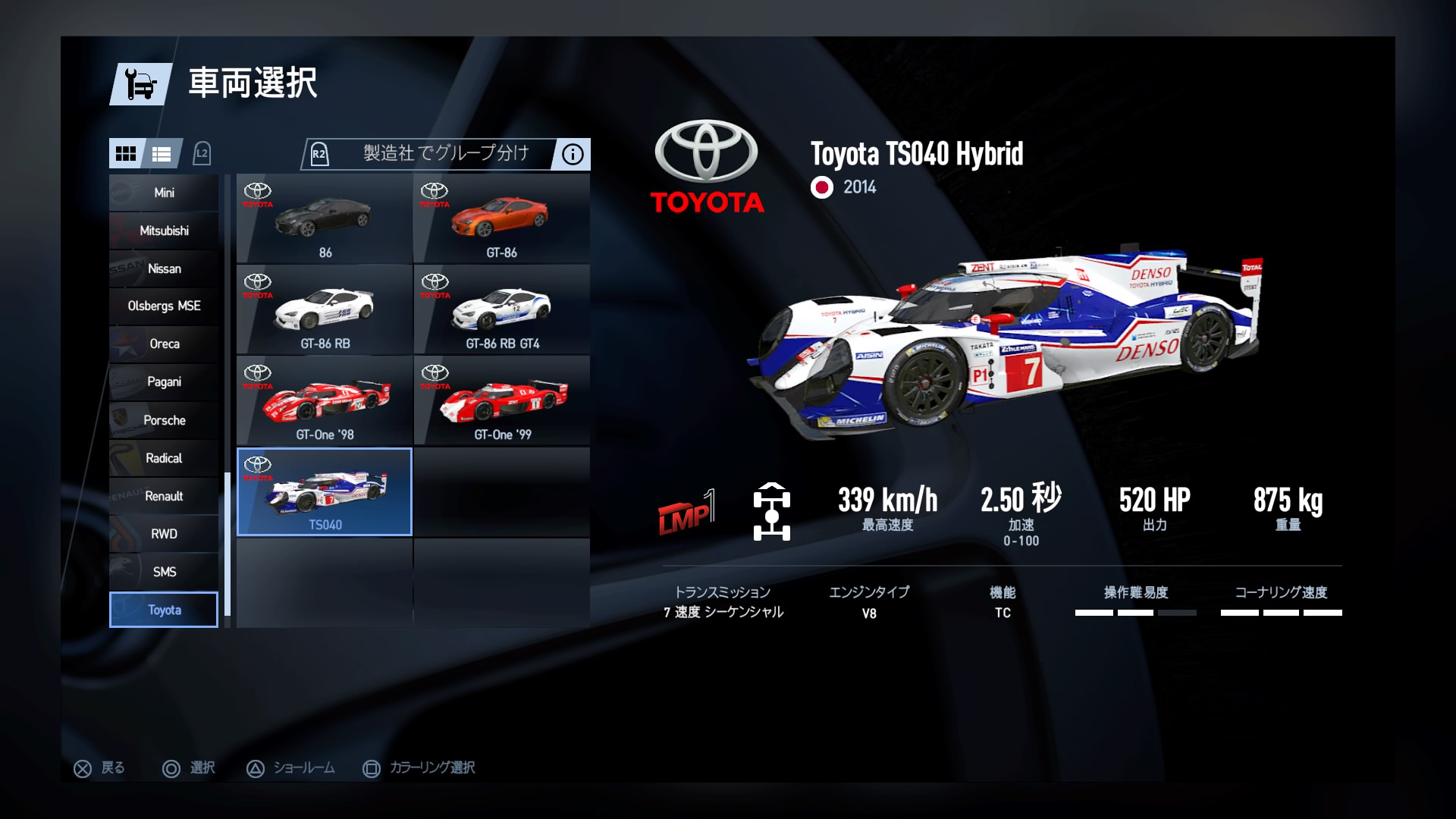
Task: Select the Porsche manufacturer tab
Action: (x=163, y=419)
